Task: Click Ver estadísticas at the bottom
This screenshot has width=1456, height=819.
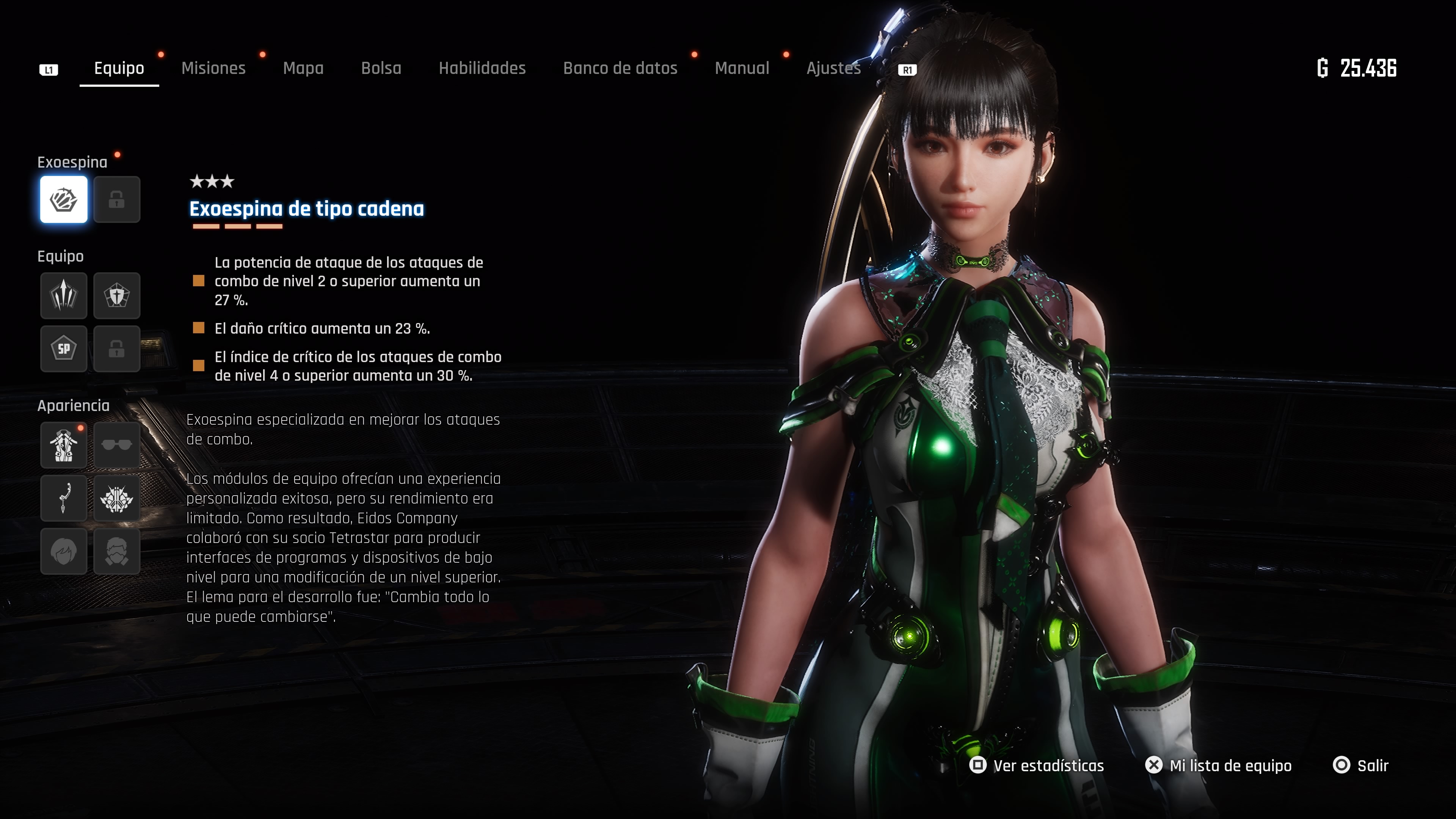Action: pos(1037,765)
